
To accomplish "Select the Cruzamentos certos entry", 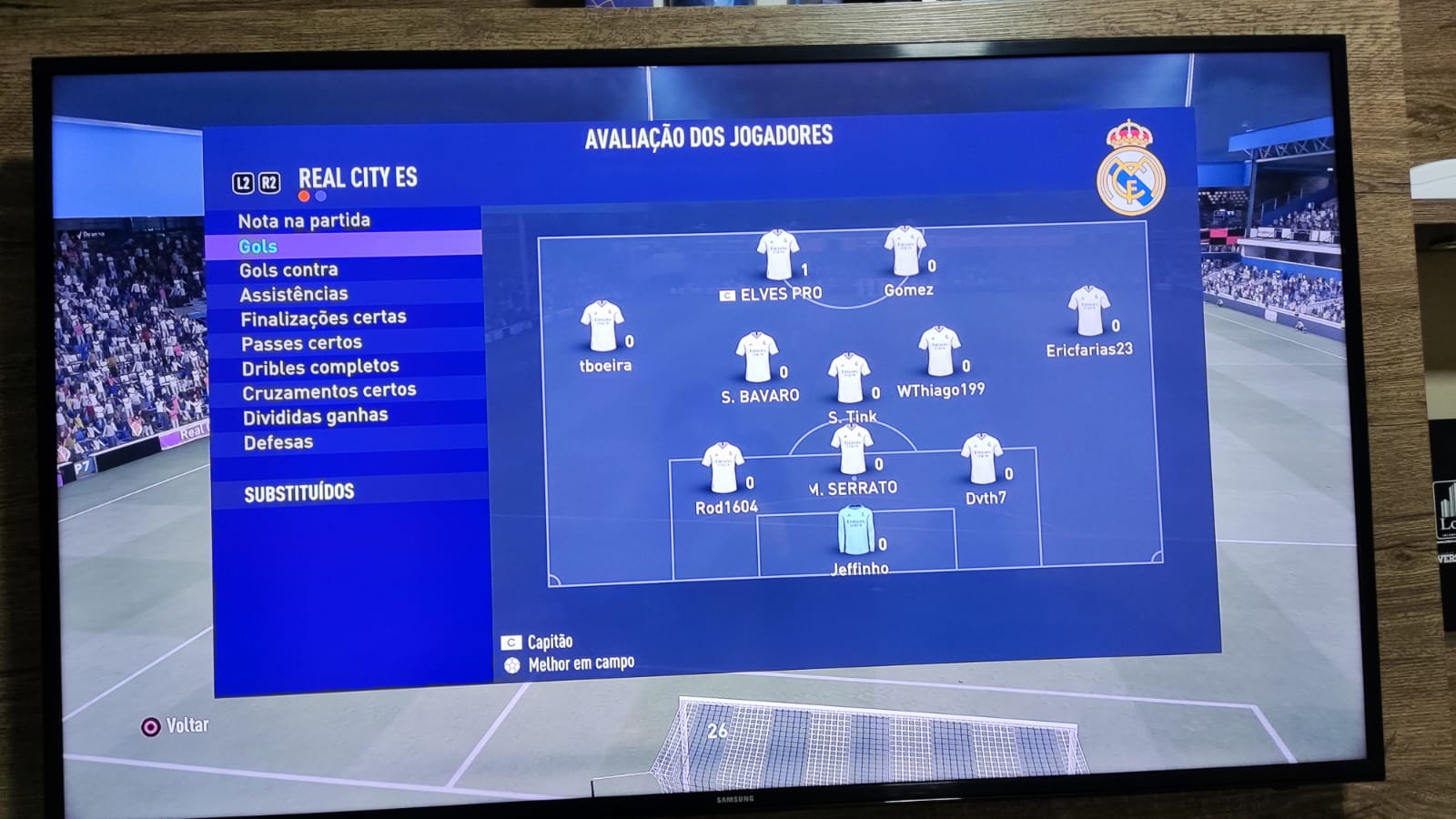I will click(329, 391).
